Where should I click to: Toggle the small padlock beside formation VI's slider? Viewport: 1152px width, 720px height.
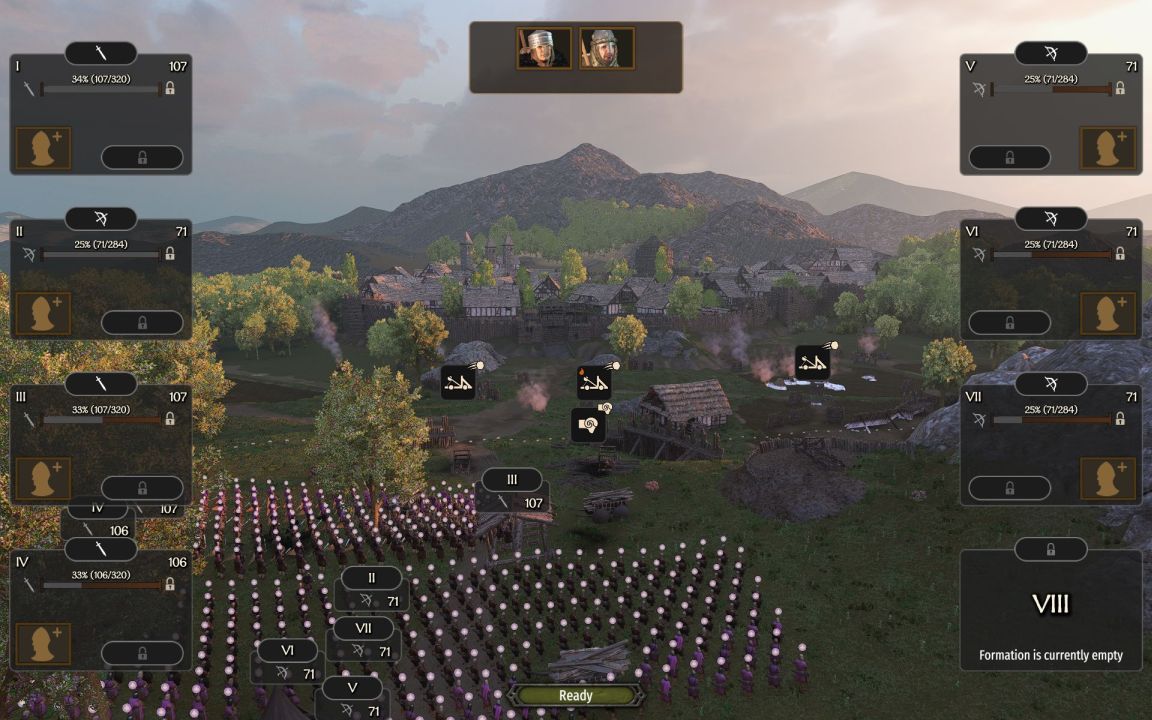1119,254
